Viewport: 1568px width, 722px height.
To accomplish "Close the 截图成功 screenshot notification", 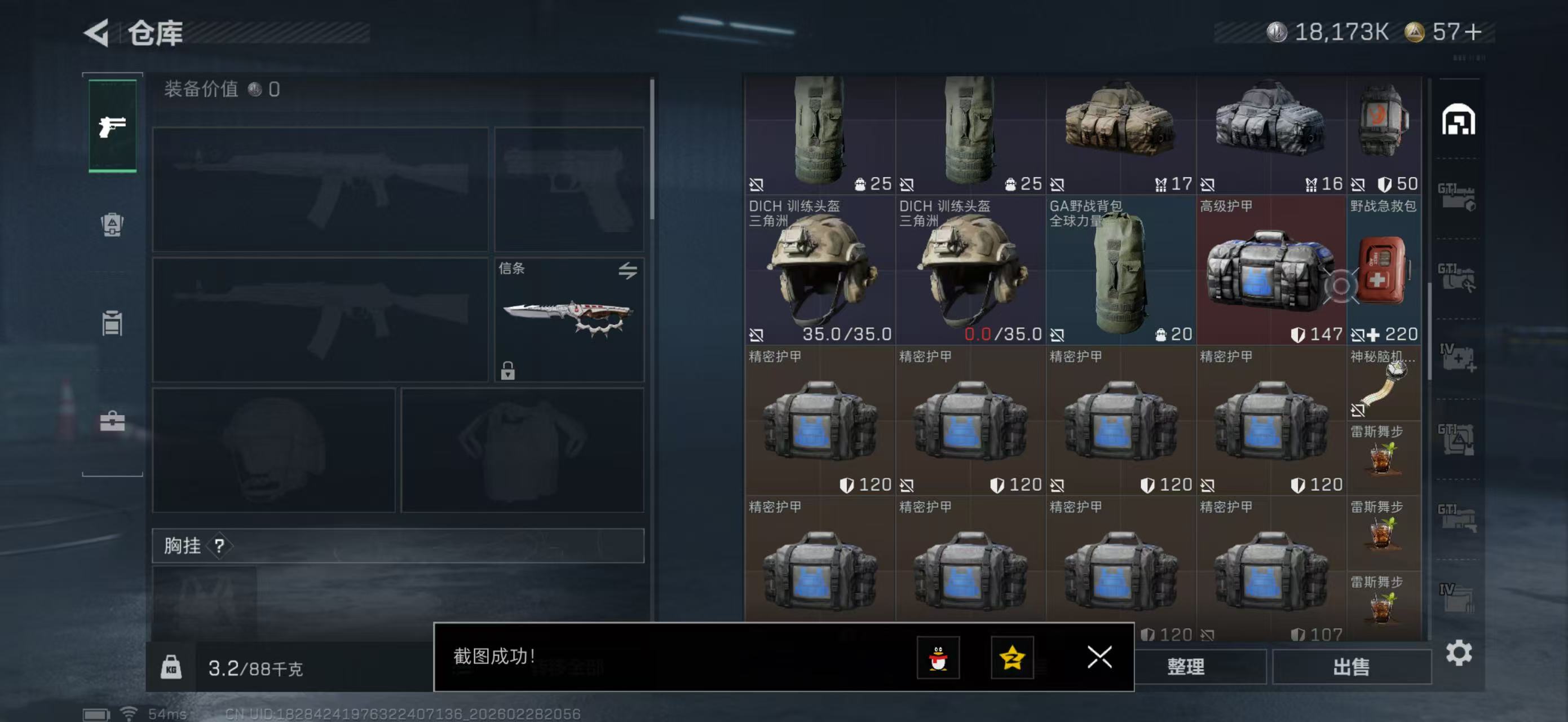I will pos(1099,657).
